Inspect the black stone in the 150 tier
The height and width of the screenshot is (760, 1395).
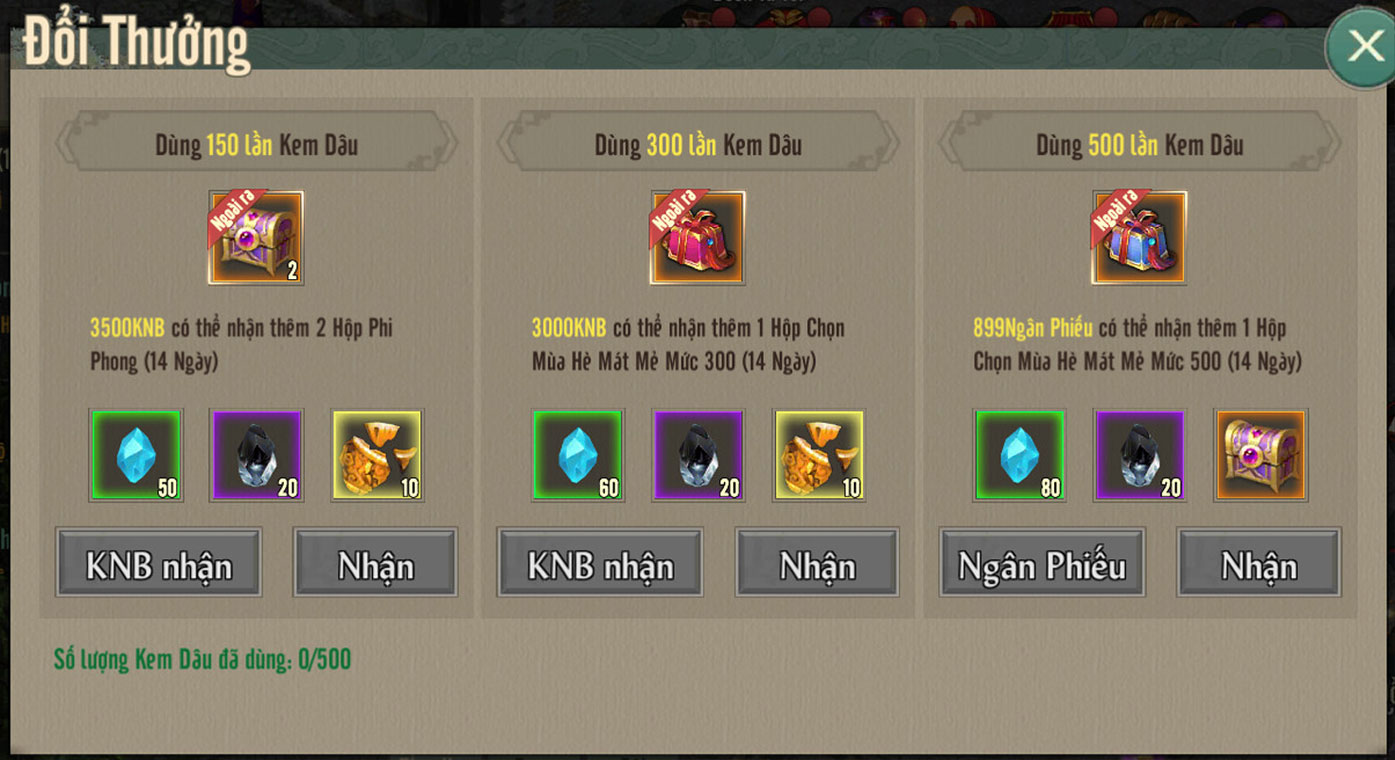(257, 455)
